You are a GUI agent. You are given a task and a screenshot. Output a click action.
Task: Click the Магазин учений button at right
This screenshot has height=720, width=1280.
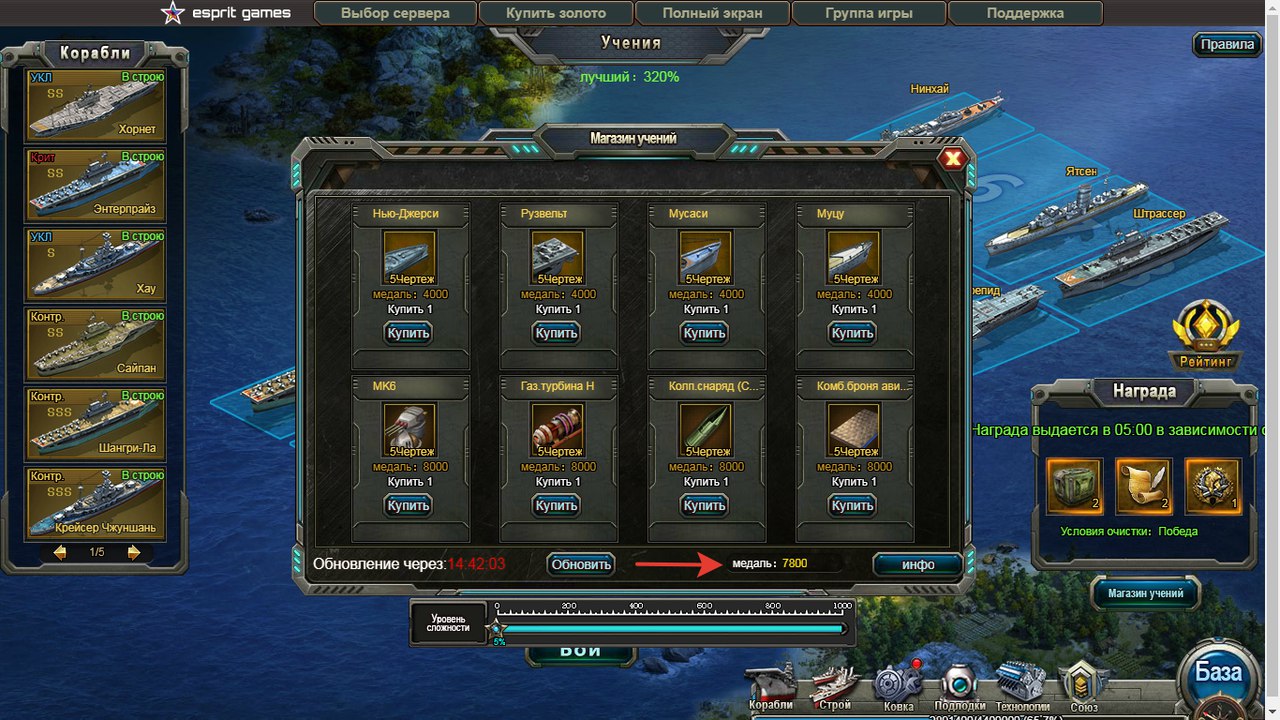1145,593
